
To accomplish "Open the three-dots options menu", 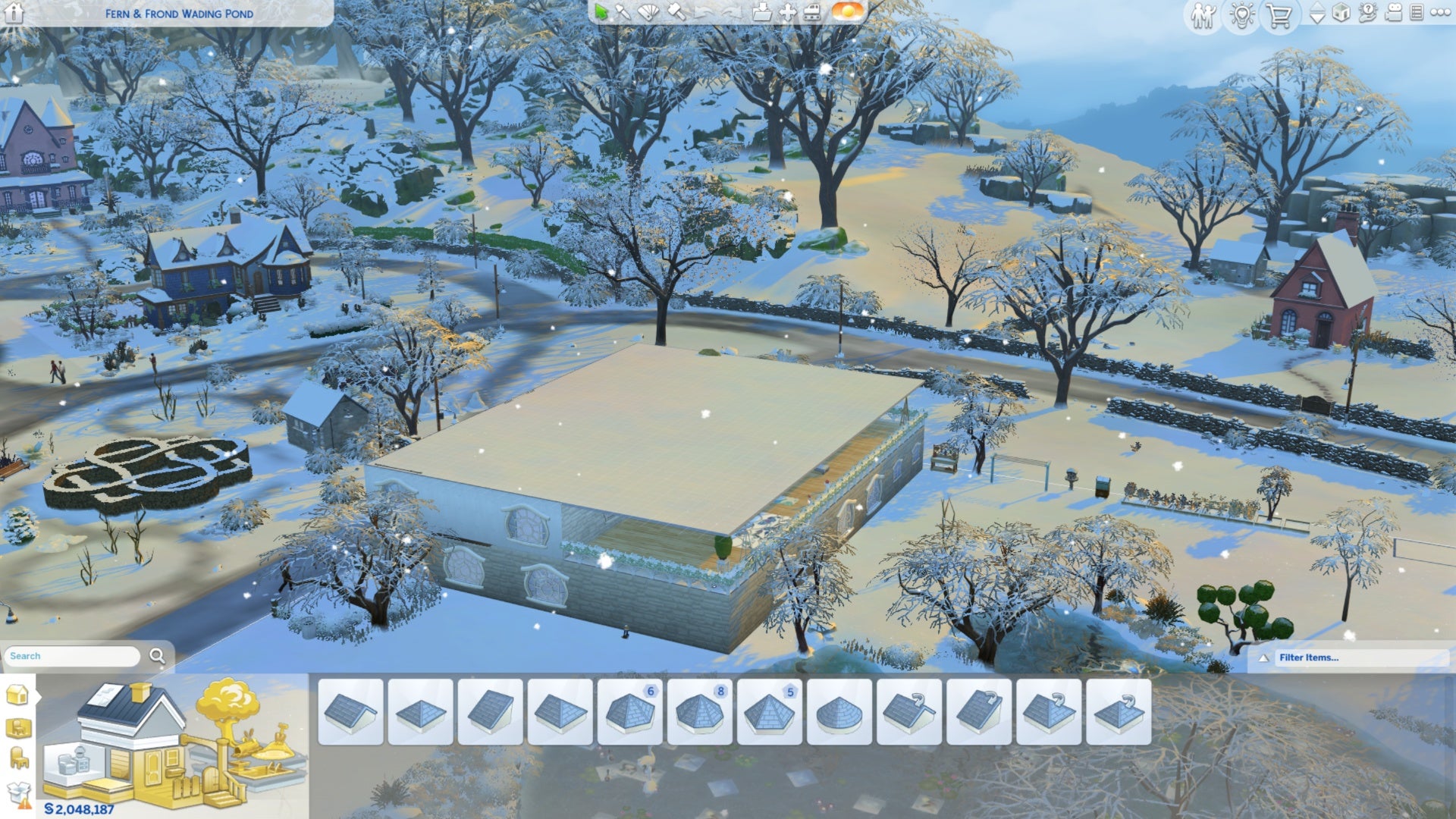I will [x=1439, y=13].
